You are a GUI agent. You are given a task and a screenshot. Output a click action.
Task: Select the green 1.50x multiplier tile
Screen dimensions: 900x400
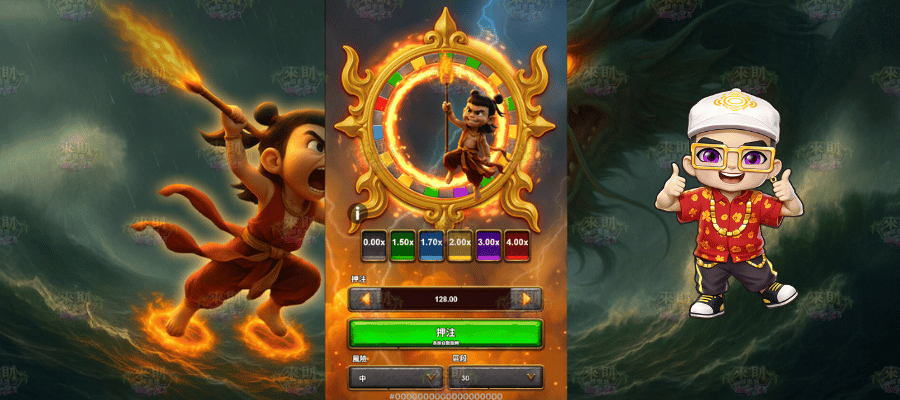(x=402, y=242)
